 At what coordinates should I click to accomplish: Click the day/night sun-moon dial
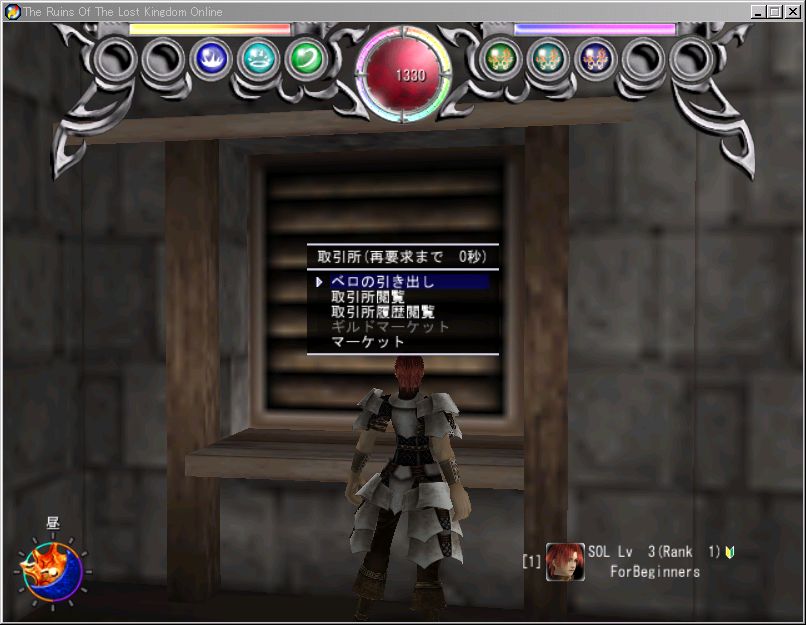pyautogui.click(x=52, y=570)
